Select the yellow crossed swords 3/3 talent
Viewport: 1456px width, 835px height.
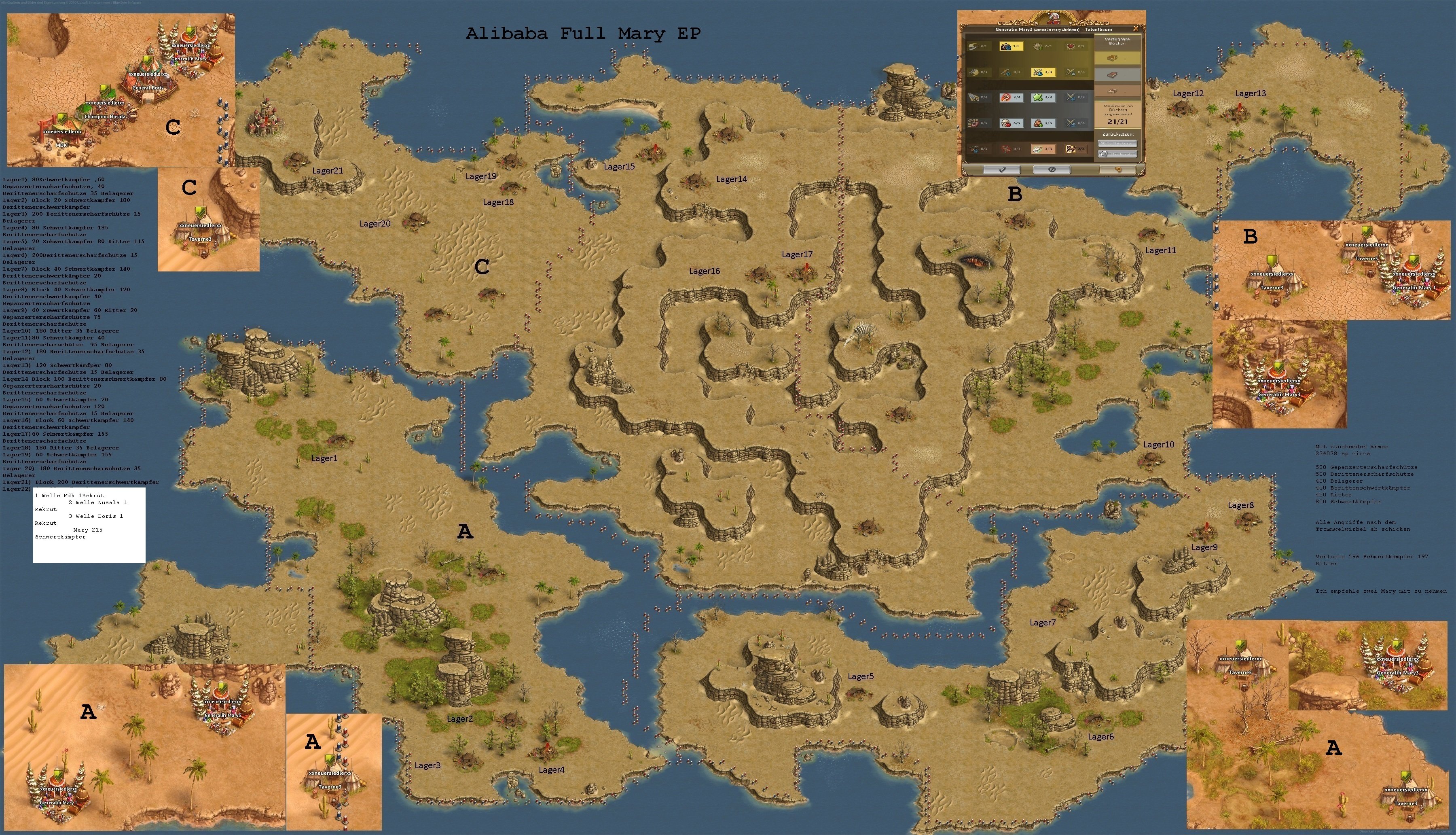pyautogui.click(x=1043, y=72)
